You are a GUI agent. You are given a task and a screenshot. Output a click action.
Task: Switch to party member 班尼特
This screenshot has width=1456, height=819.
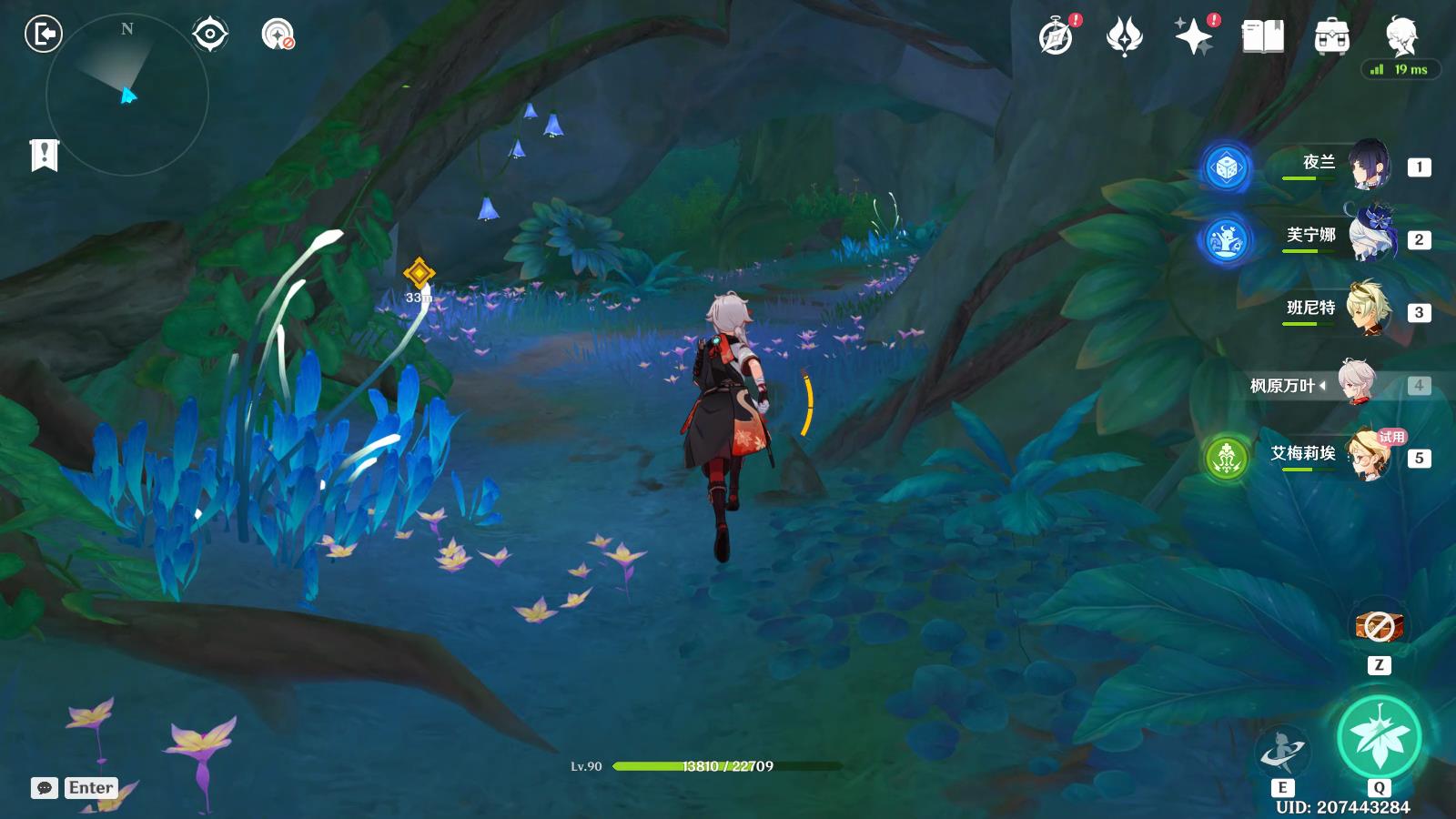(1367, 310)
